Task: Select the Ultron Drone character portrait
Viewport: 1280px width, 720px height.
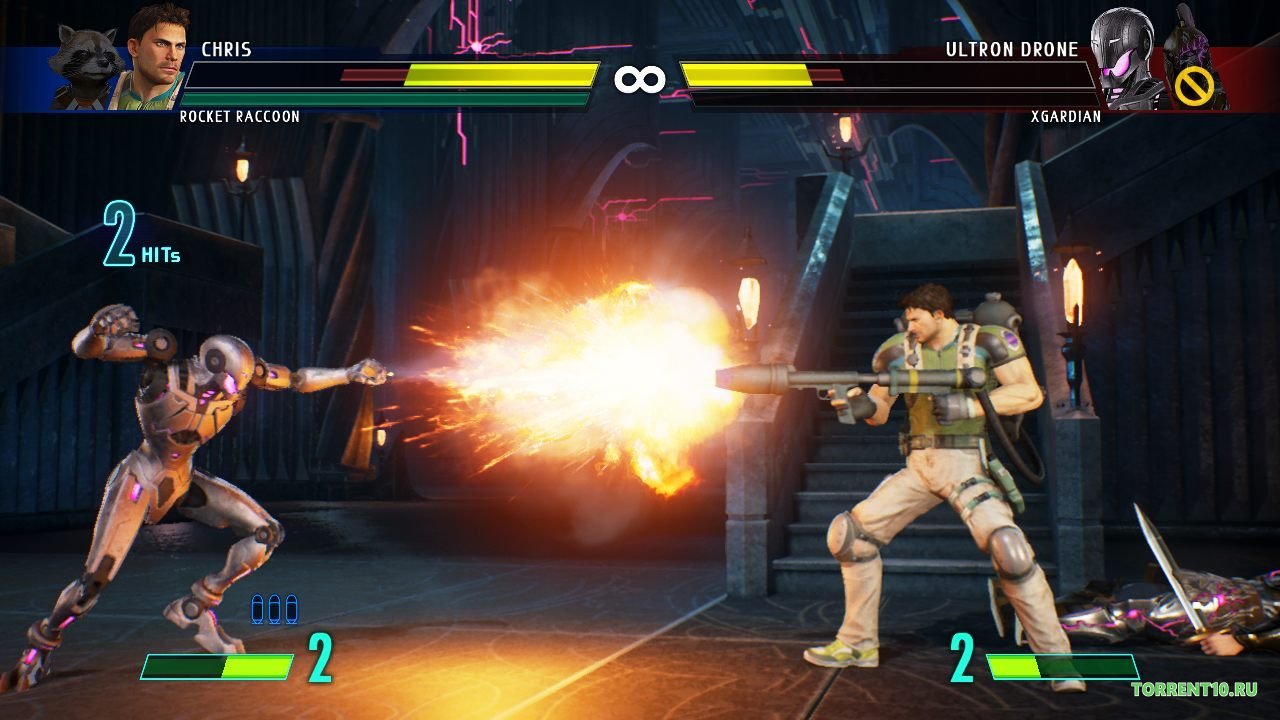Action: point(1125,55)
